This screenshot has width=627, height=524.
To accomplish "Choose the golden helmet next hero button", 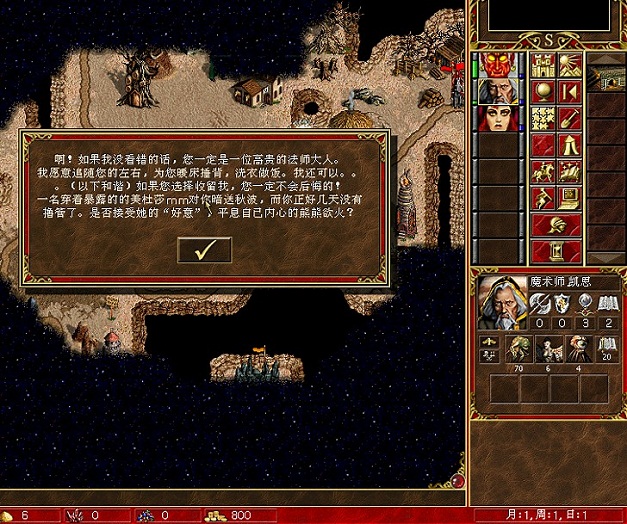I will [555, 224].
